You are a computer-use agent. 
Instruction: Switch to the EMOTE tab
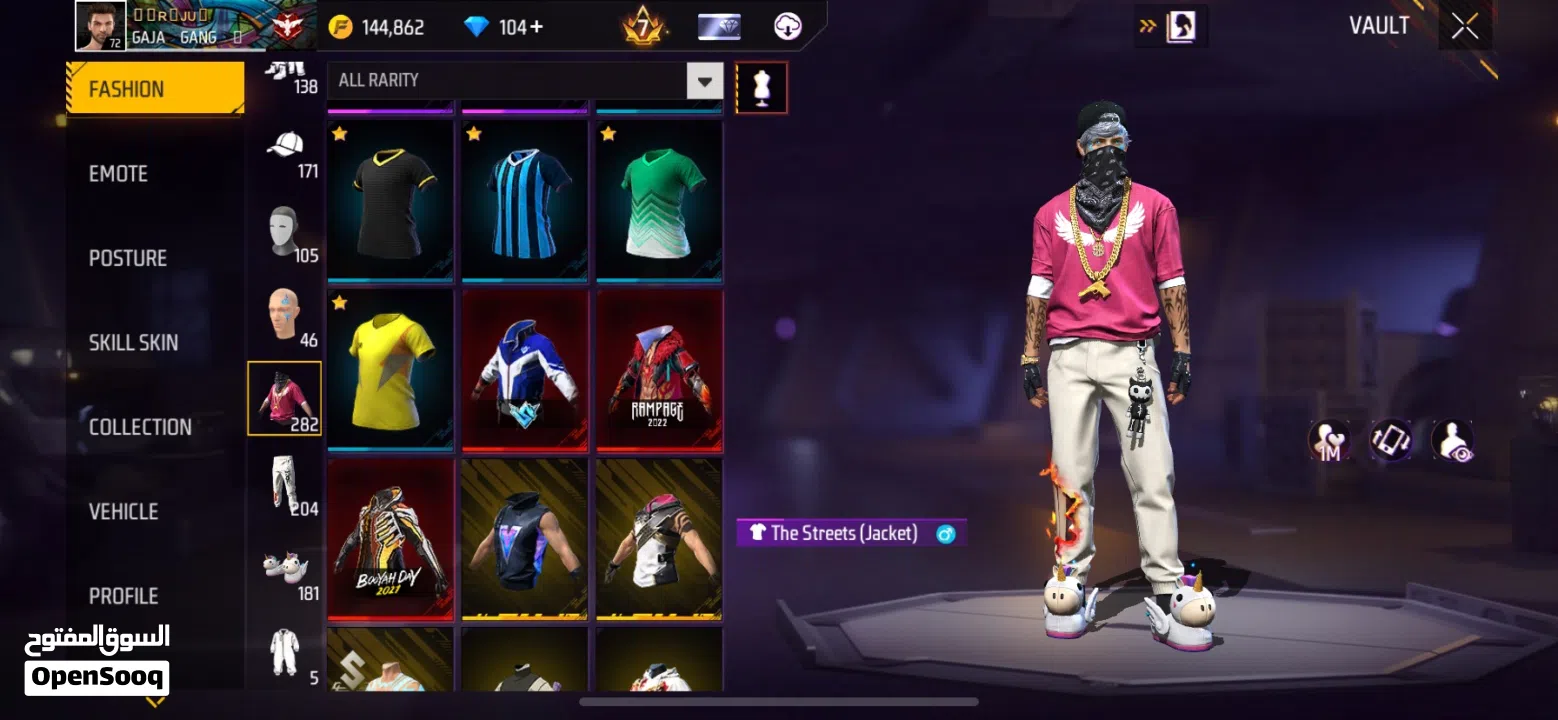117,173
